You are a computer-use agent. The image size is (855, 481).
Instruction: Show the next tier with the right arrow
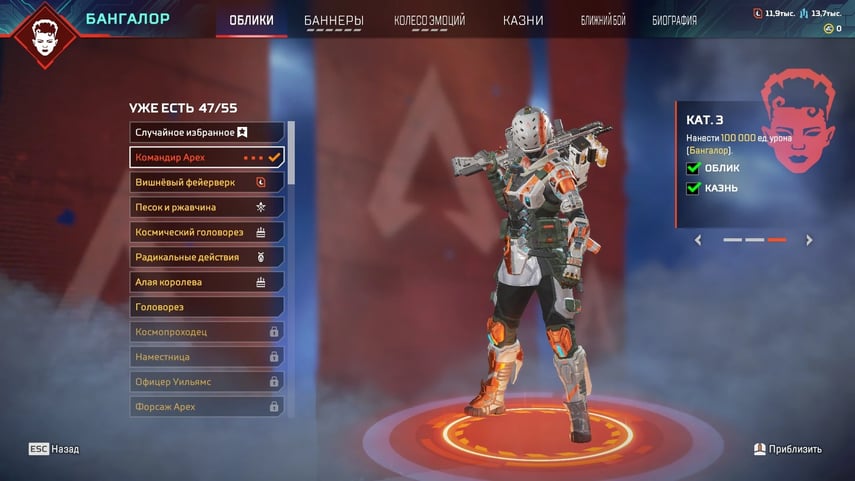click(x=809, y=240)
